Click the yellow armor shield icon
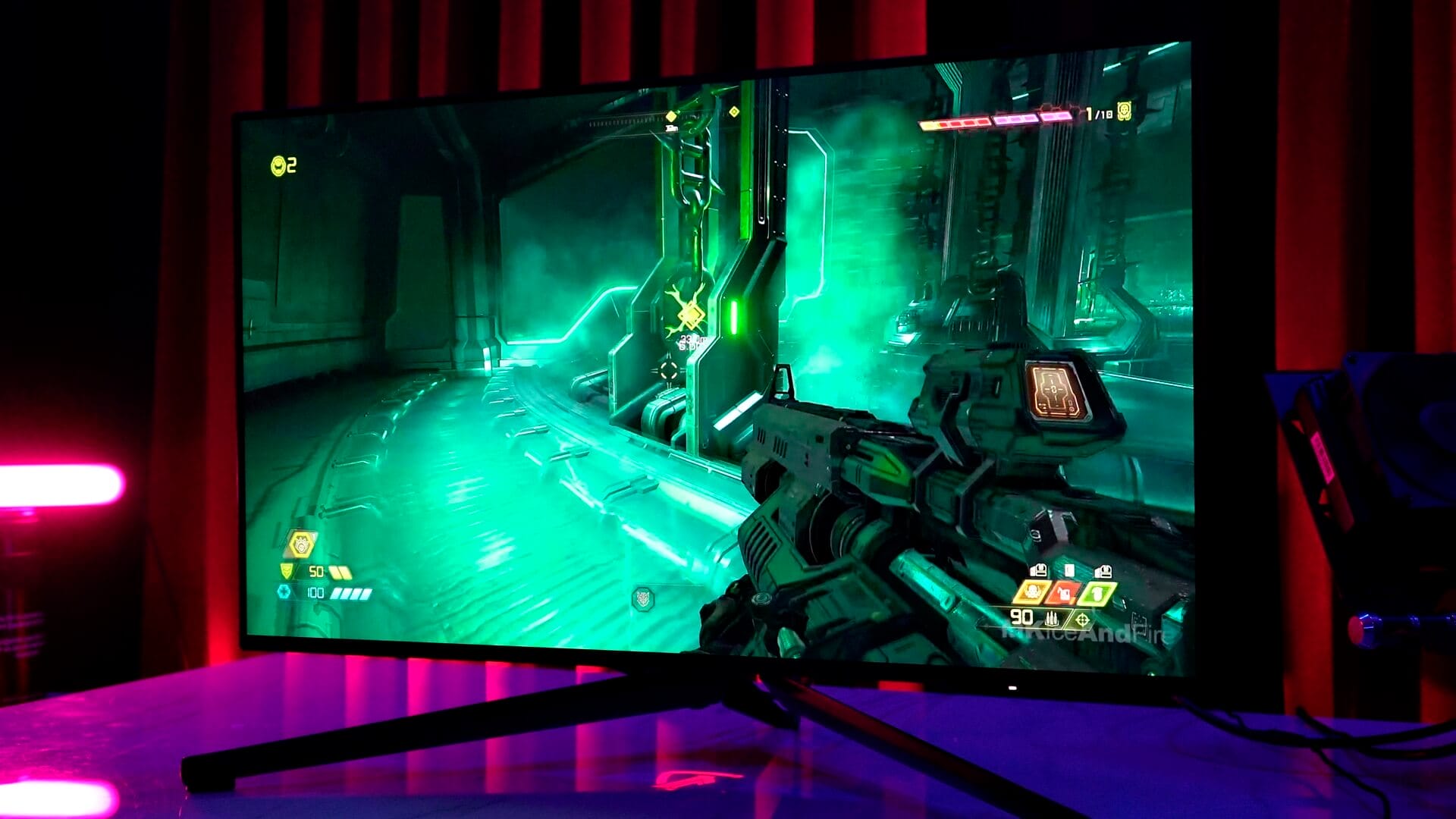This screenshot has height=819, width=1456. click(x=287, y=570)
